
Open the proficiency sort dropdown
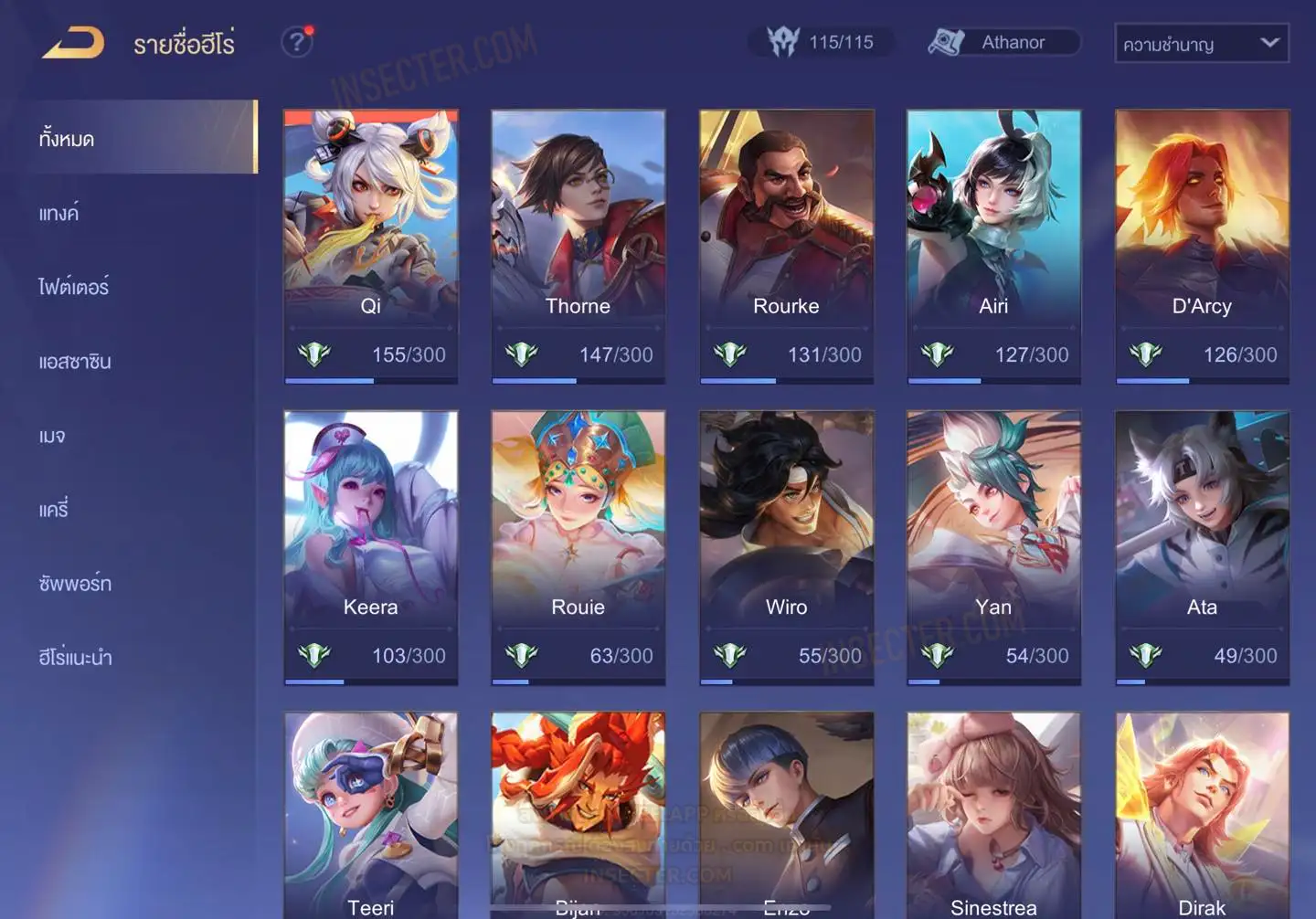[1201, 43]
